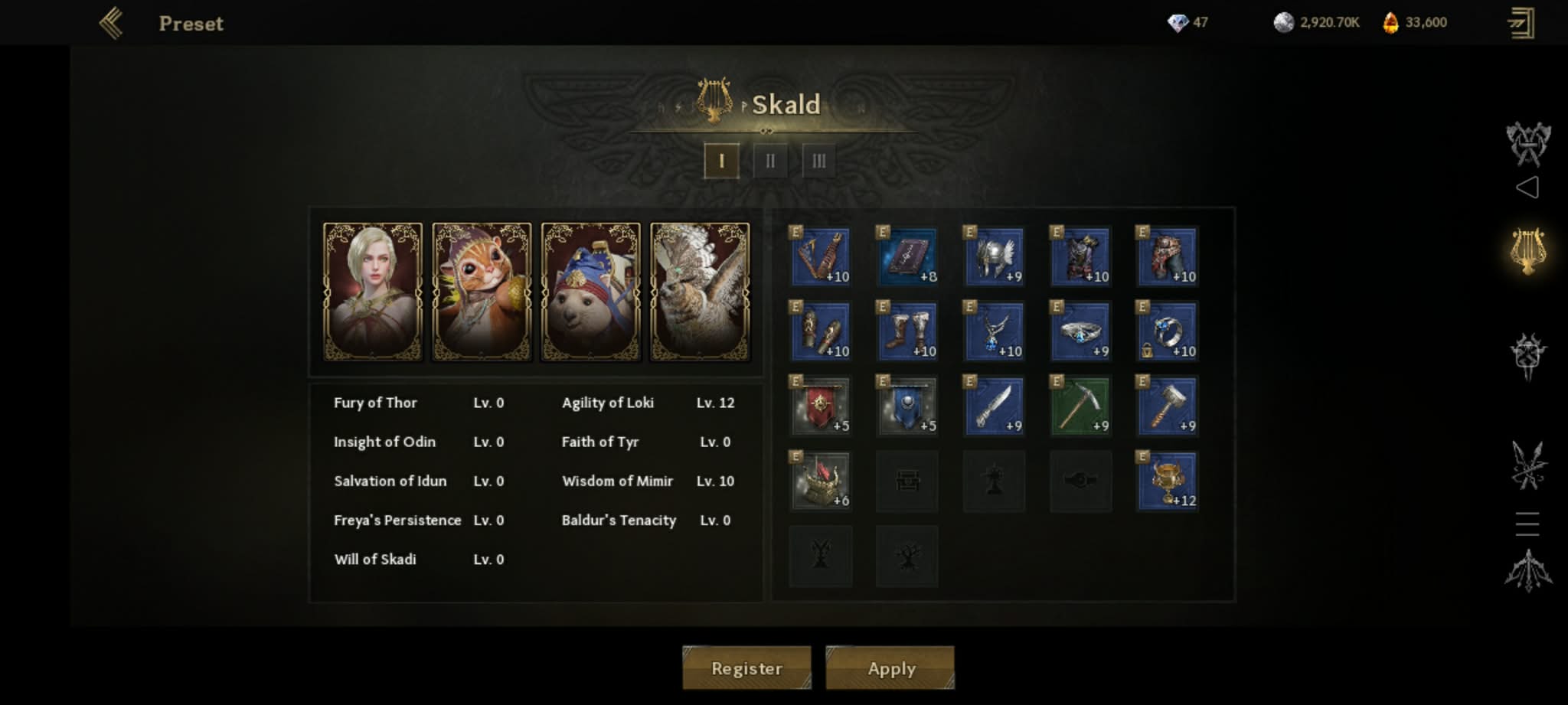Screen dimensions: 1568x705
Task: Switch to preset tab III
Action: pyautogui.click(x=818, y=161)
